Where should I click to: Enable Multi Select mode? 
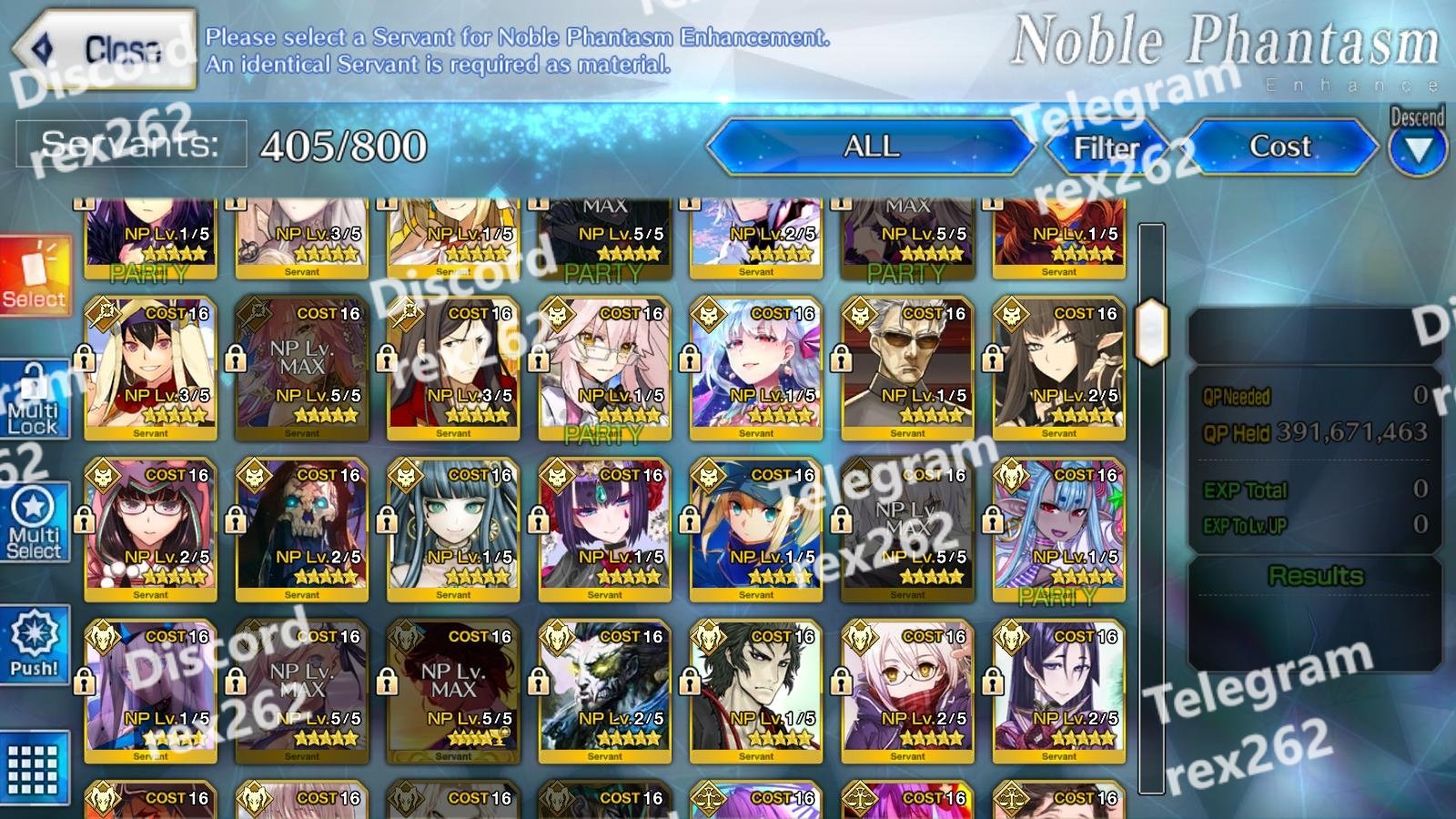[35, 522]
